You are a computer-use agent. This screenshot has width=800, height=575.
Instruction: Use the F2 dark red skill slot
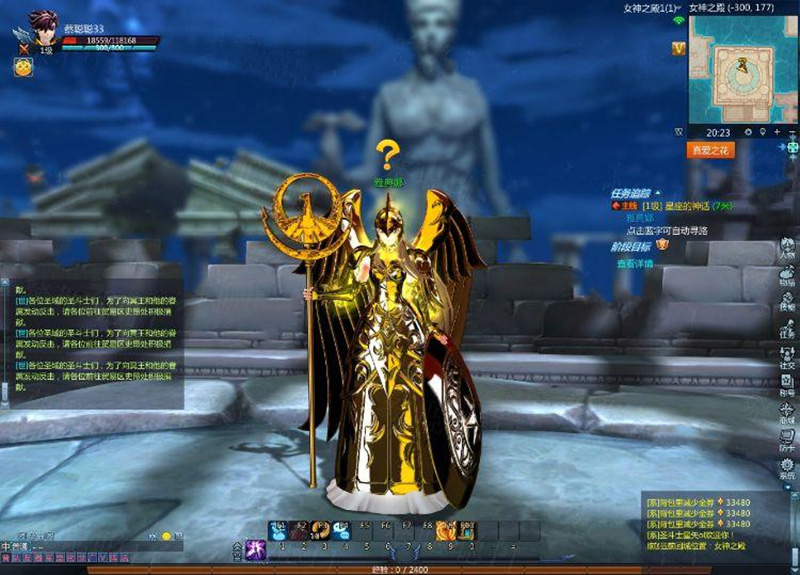(301, 530)
